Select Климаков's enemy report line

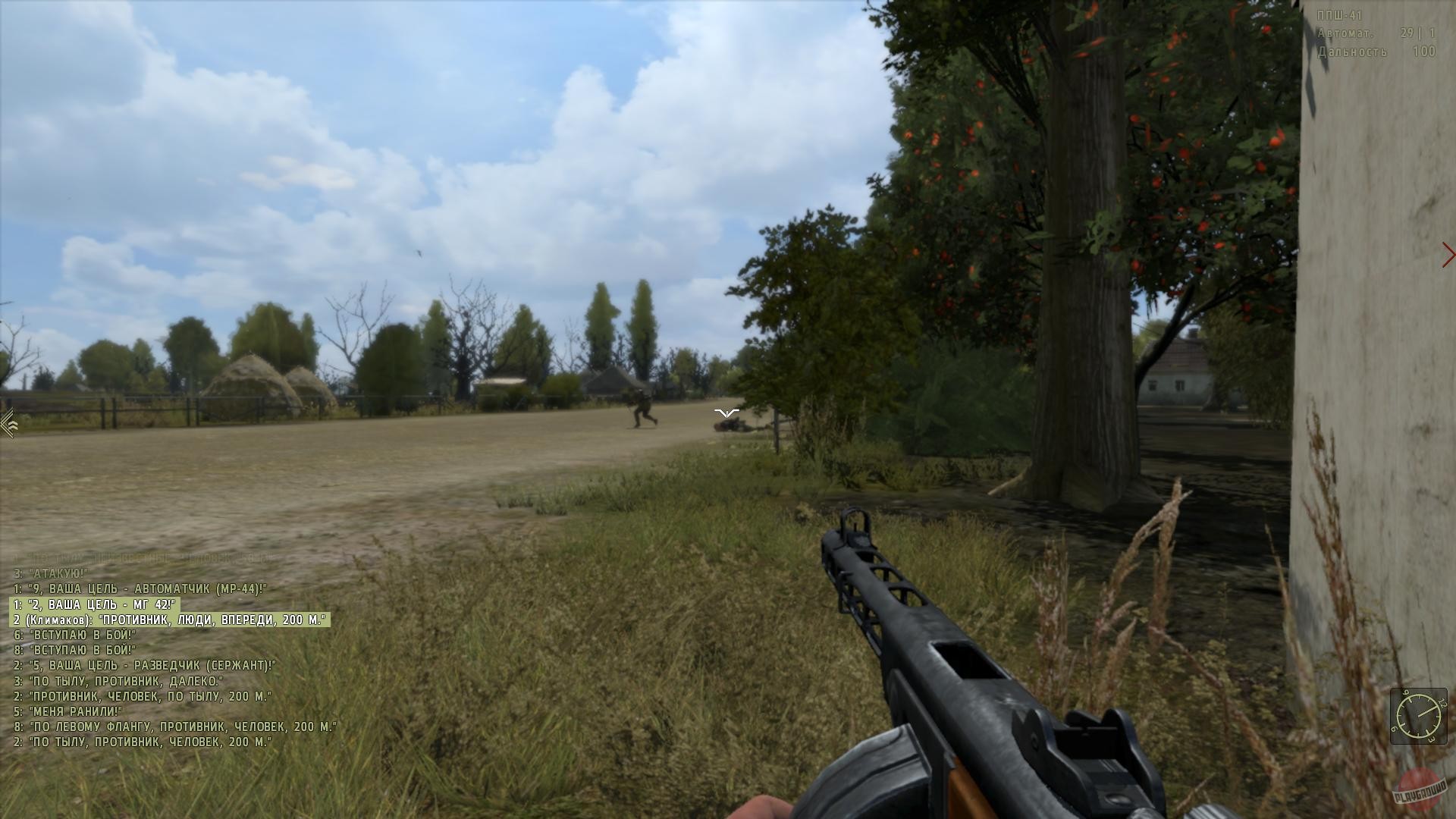point(171,620)
